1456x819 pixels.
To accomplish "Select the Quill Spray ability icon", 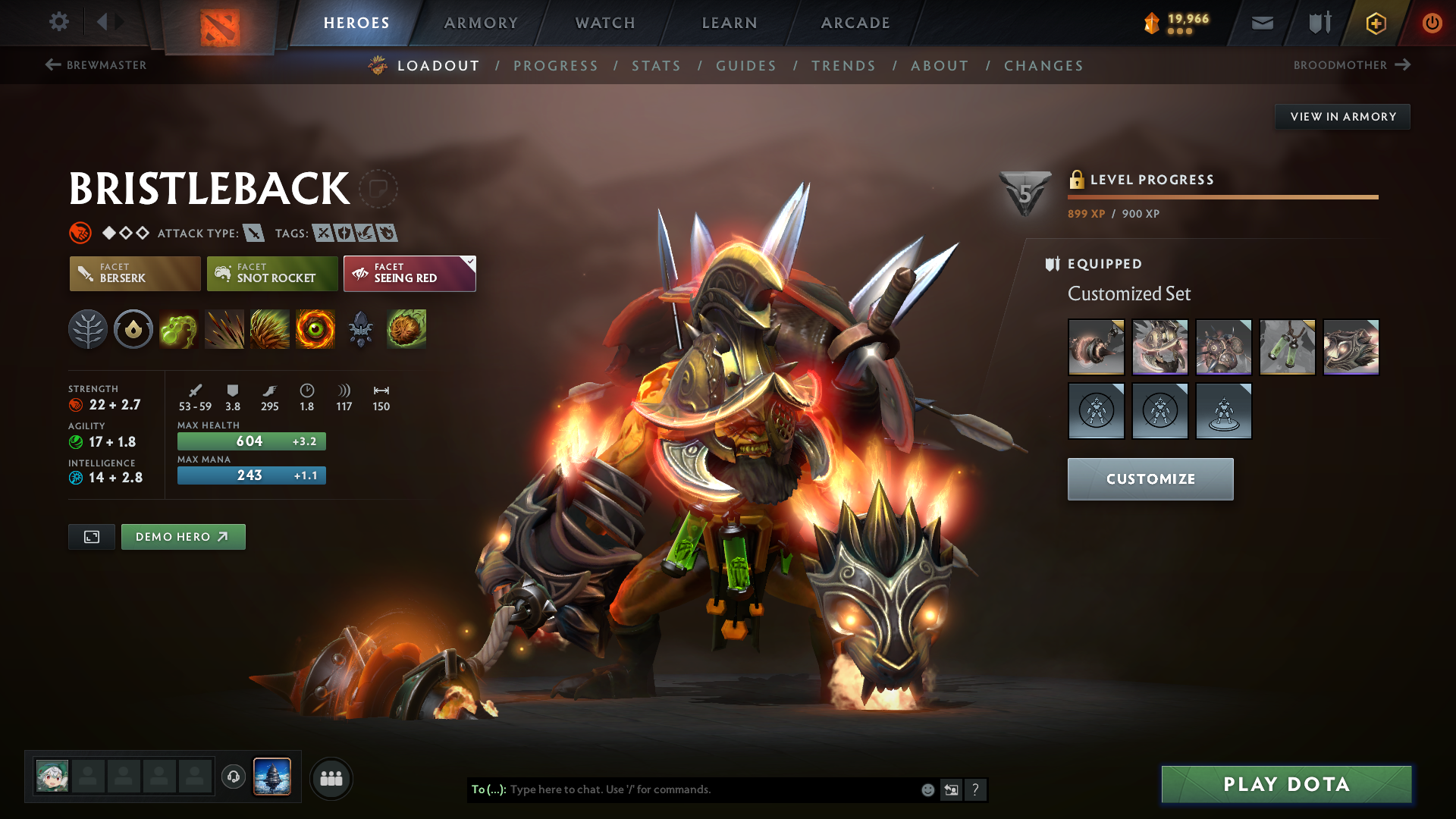I will 224,329.
